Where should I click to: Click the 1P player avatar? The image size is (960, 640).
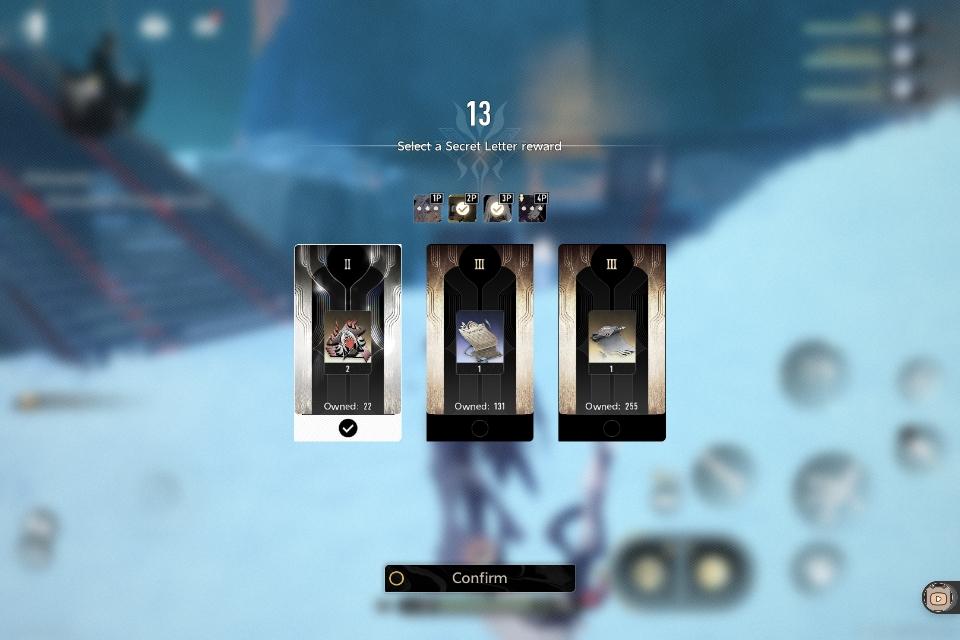tap(427, 208)
